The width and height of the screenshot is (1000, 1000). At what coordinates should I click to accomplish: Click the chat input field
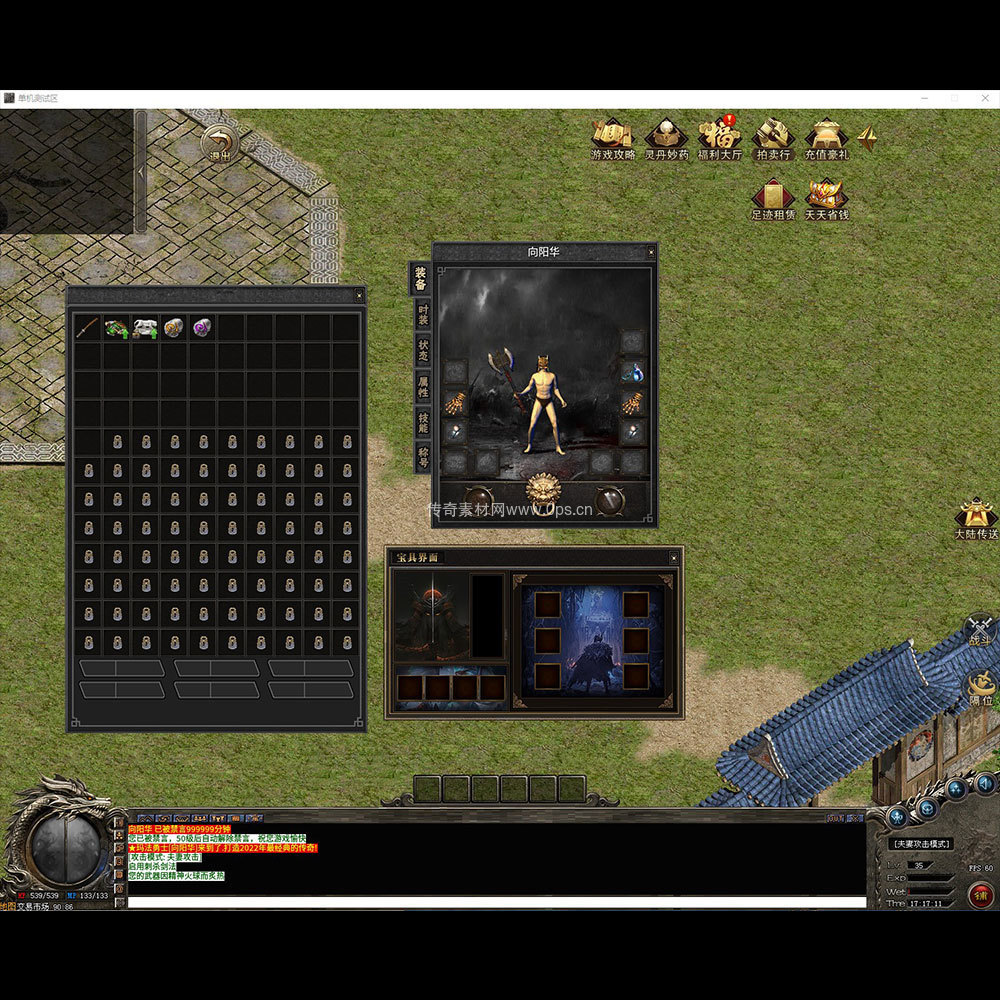point(495,902)
